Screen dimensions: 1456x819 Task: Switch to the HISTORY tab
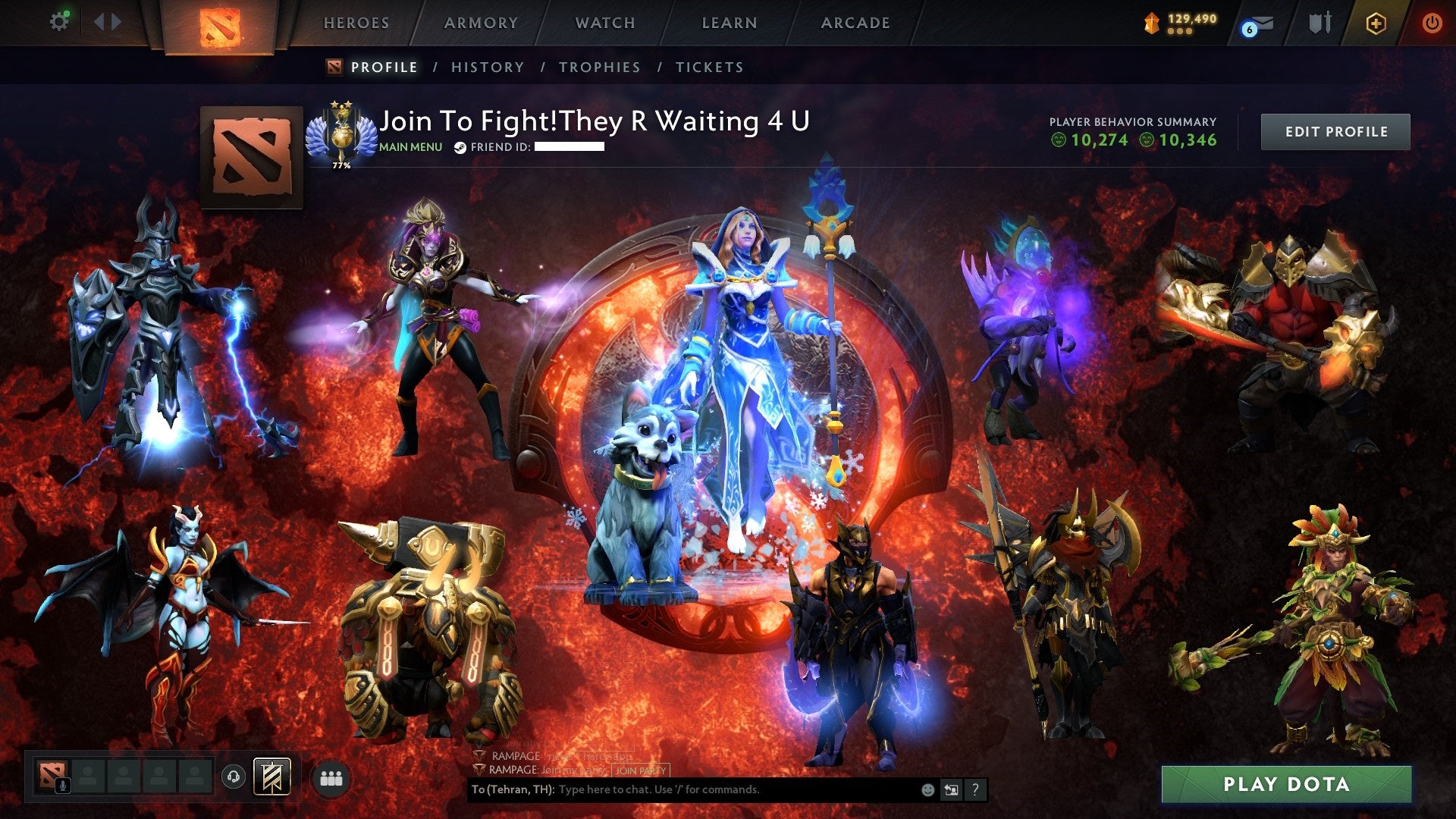(487, 67)
